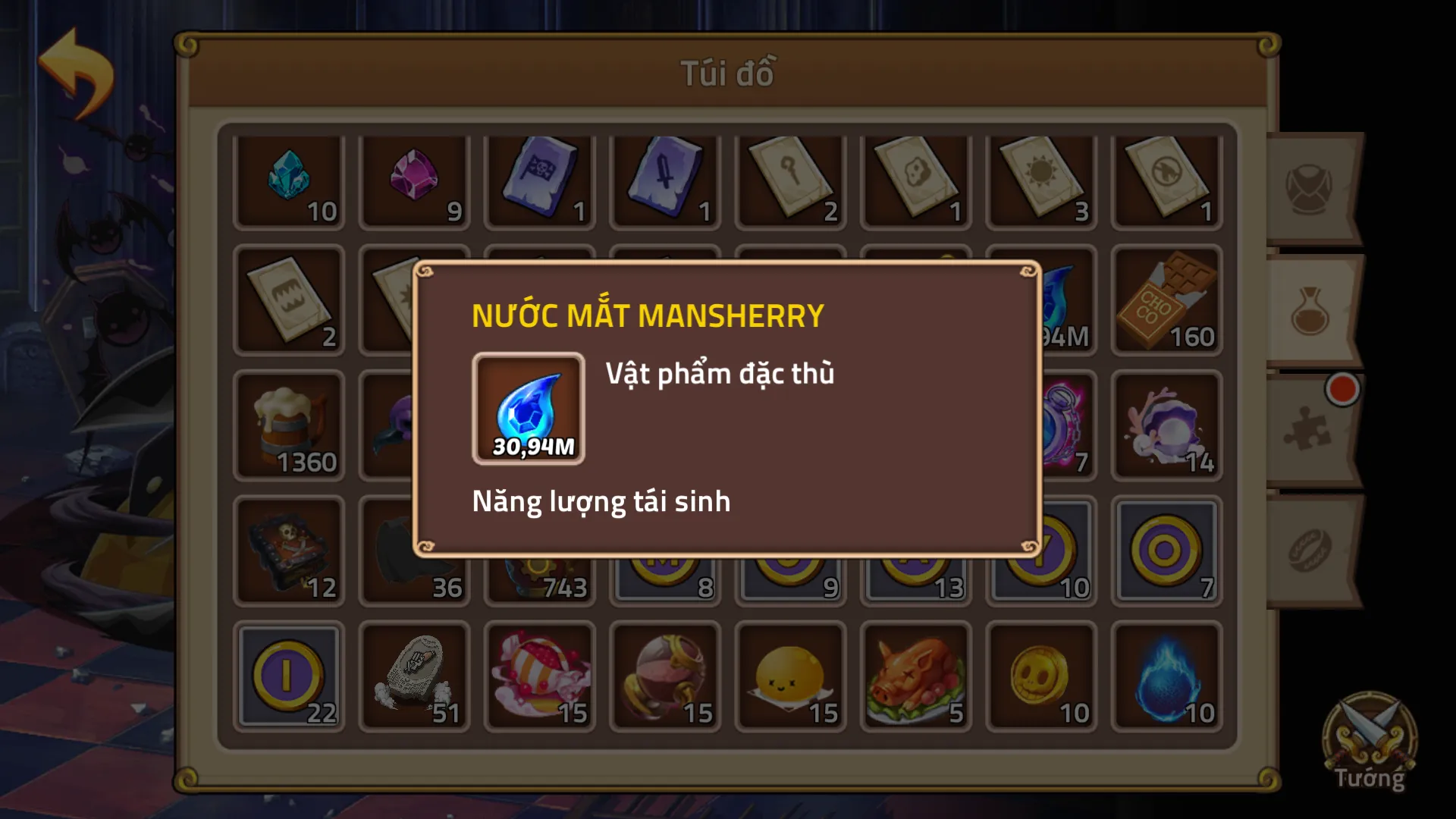Select the blue crystal item with quantity 10
The image size is (1456, 819).
coord(289,180)
